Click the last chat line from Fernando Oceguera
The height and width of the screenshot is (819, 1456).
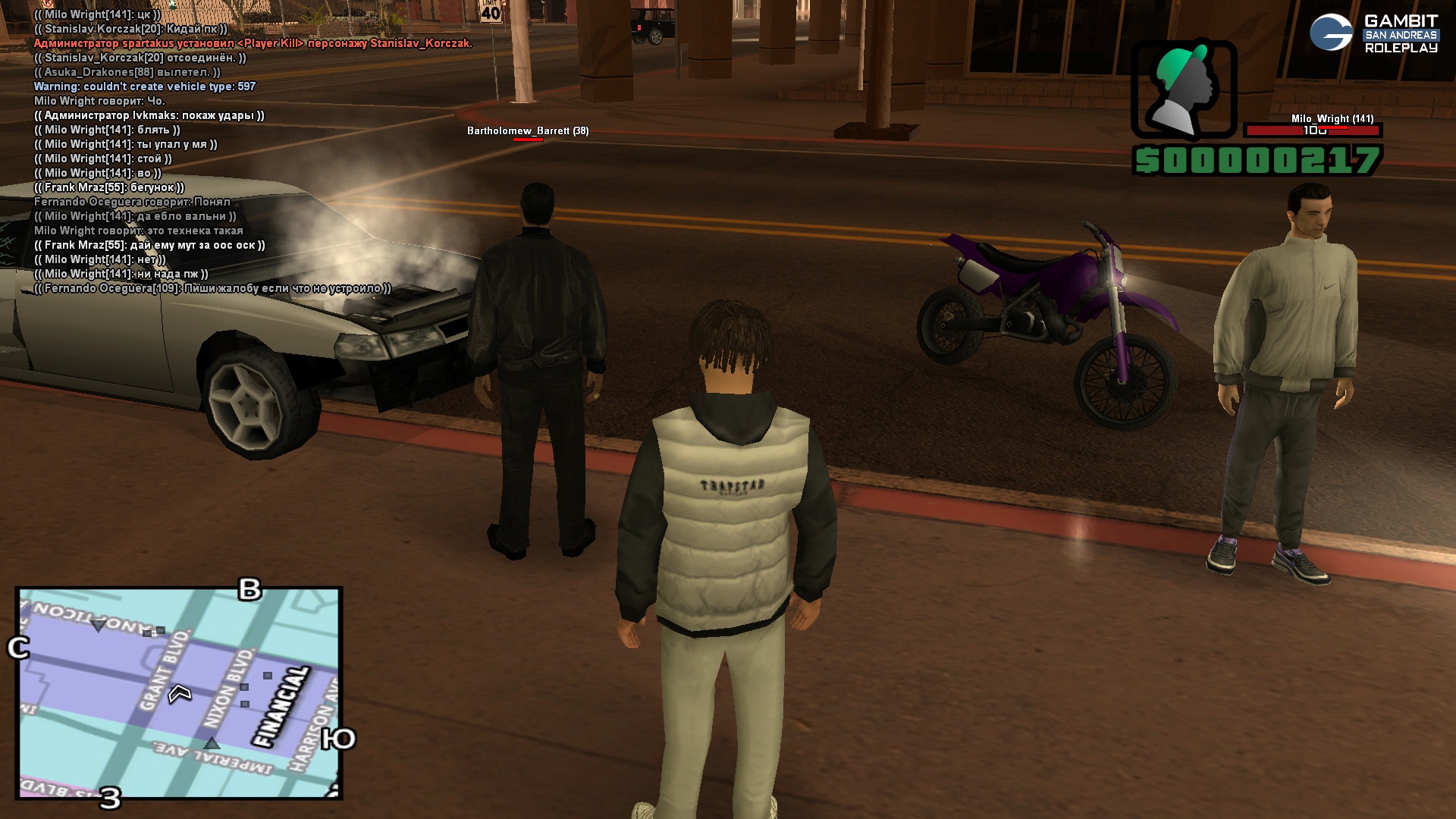coord(213,288)
